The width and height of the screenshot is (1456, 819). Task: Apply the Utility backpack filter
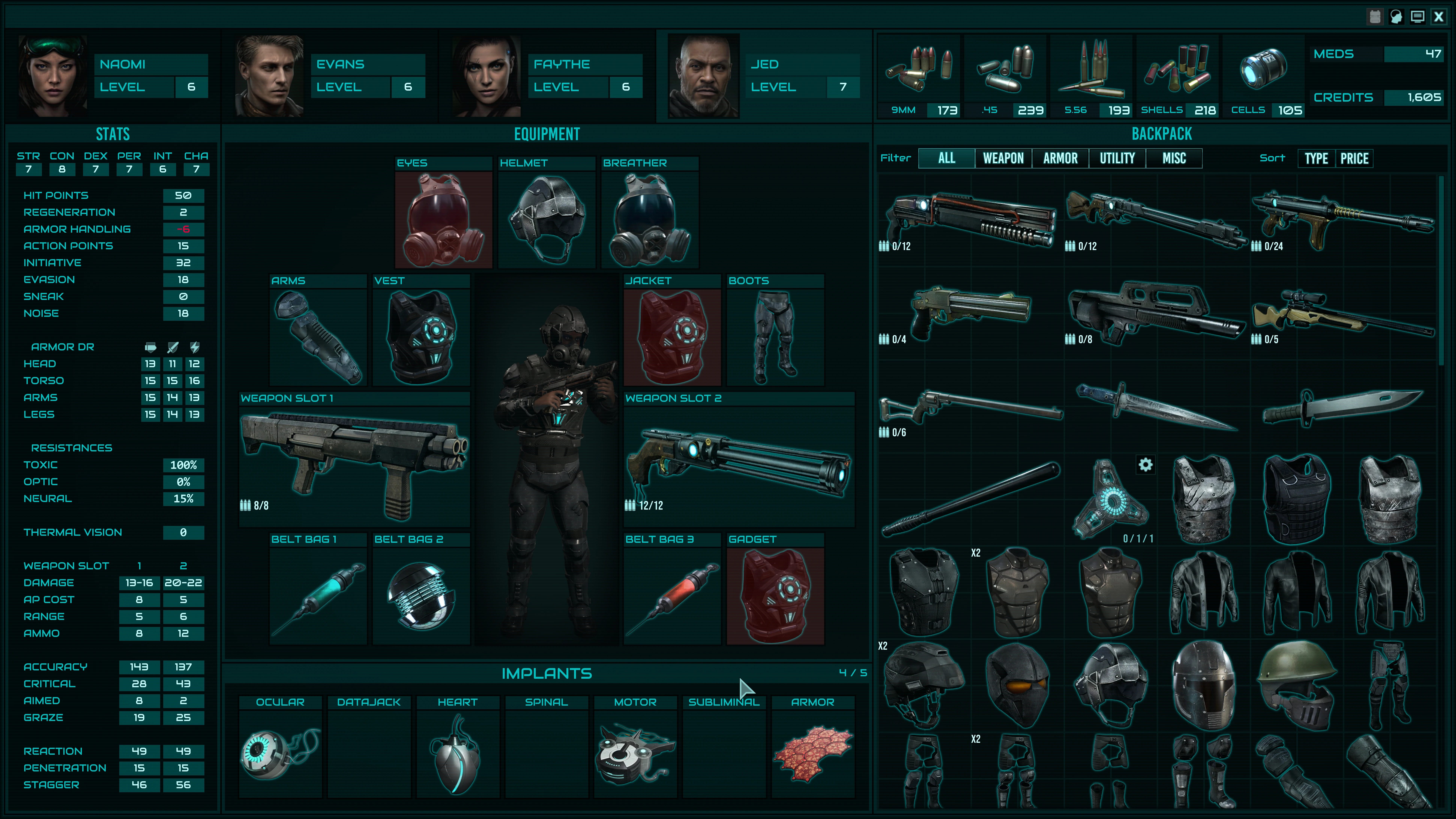(1117, 158)
